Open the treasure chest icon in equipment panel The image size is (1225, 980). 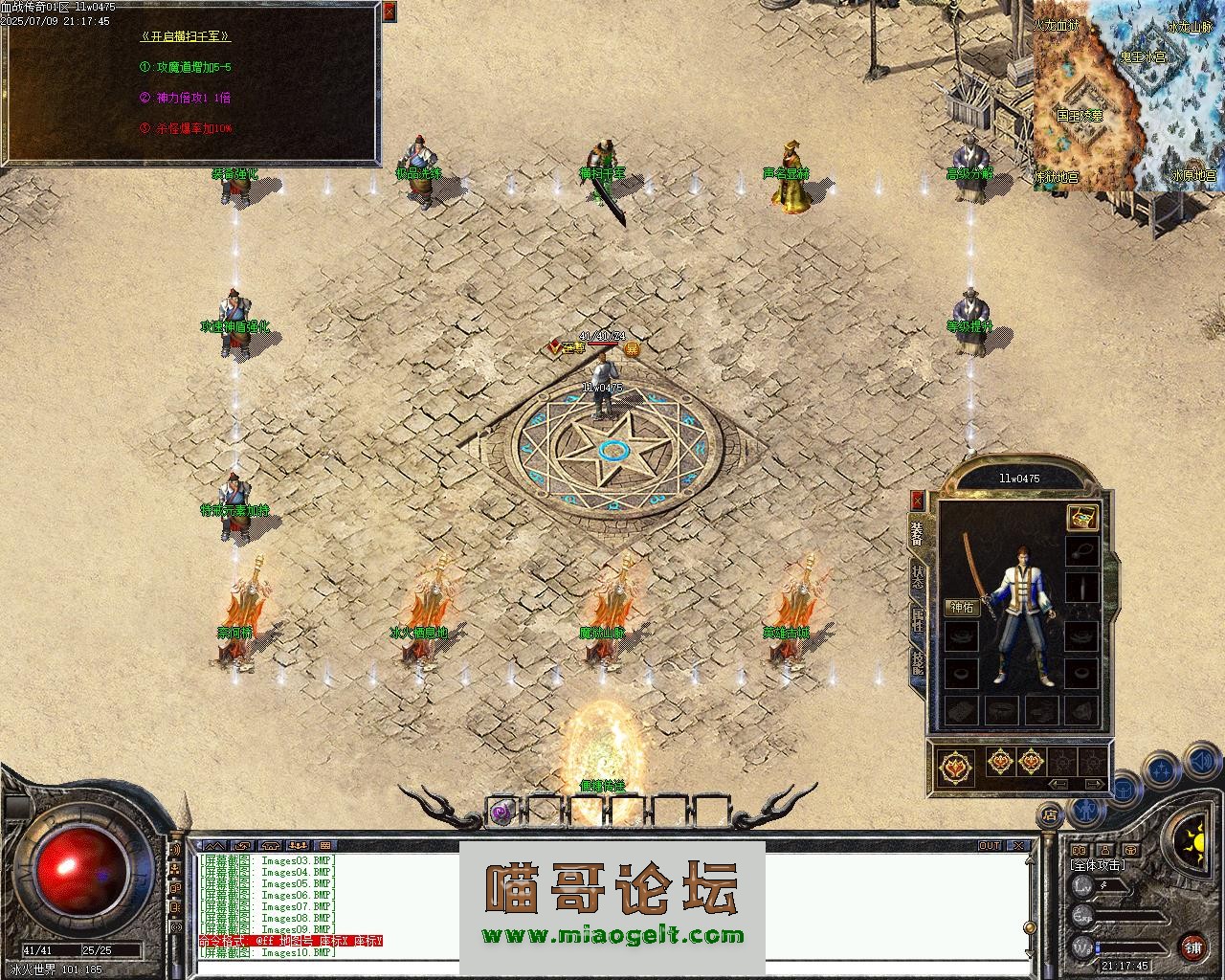point(1081,518)
